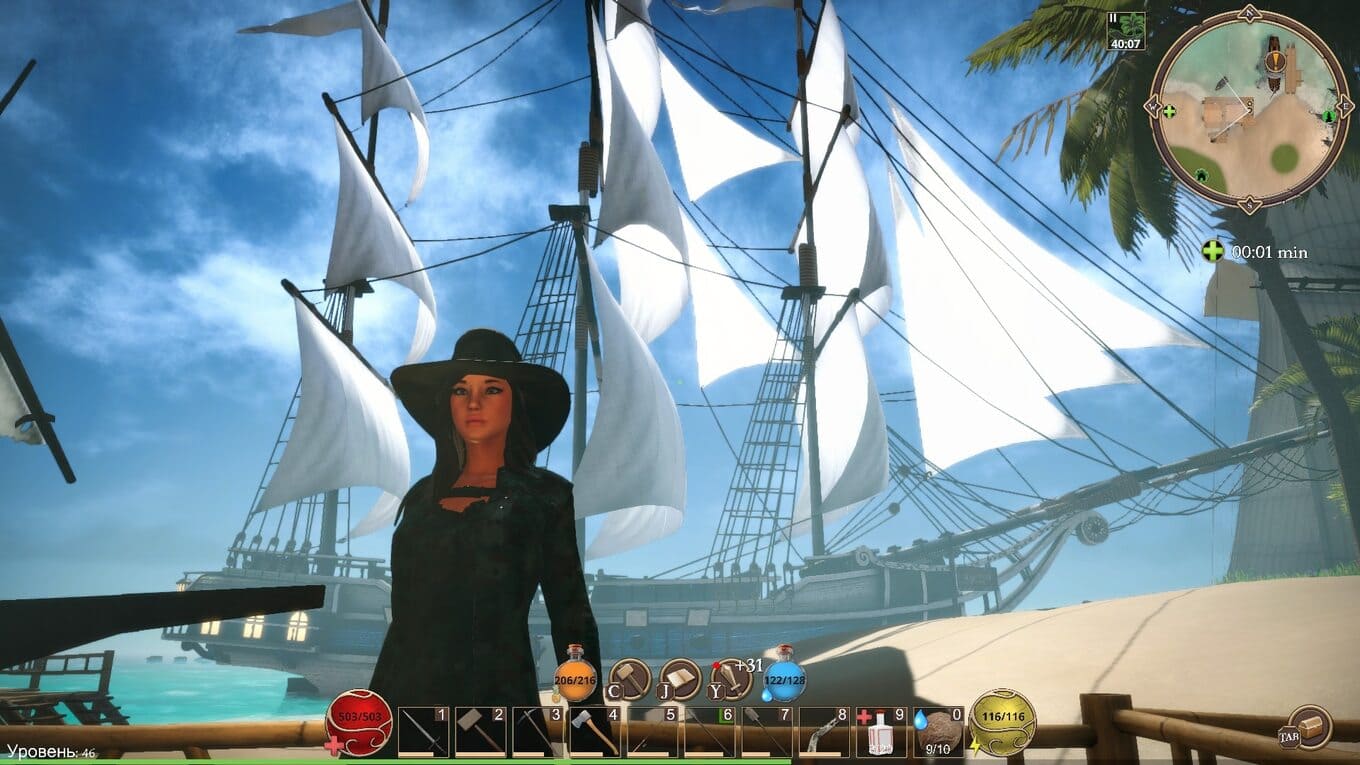Use the white healing bottle in slot 9

pyautogui.click(x=881, y=732)
